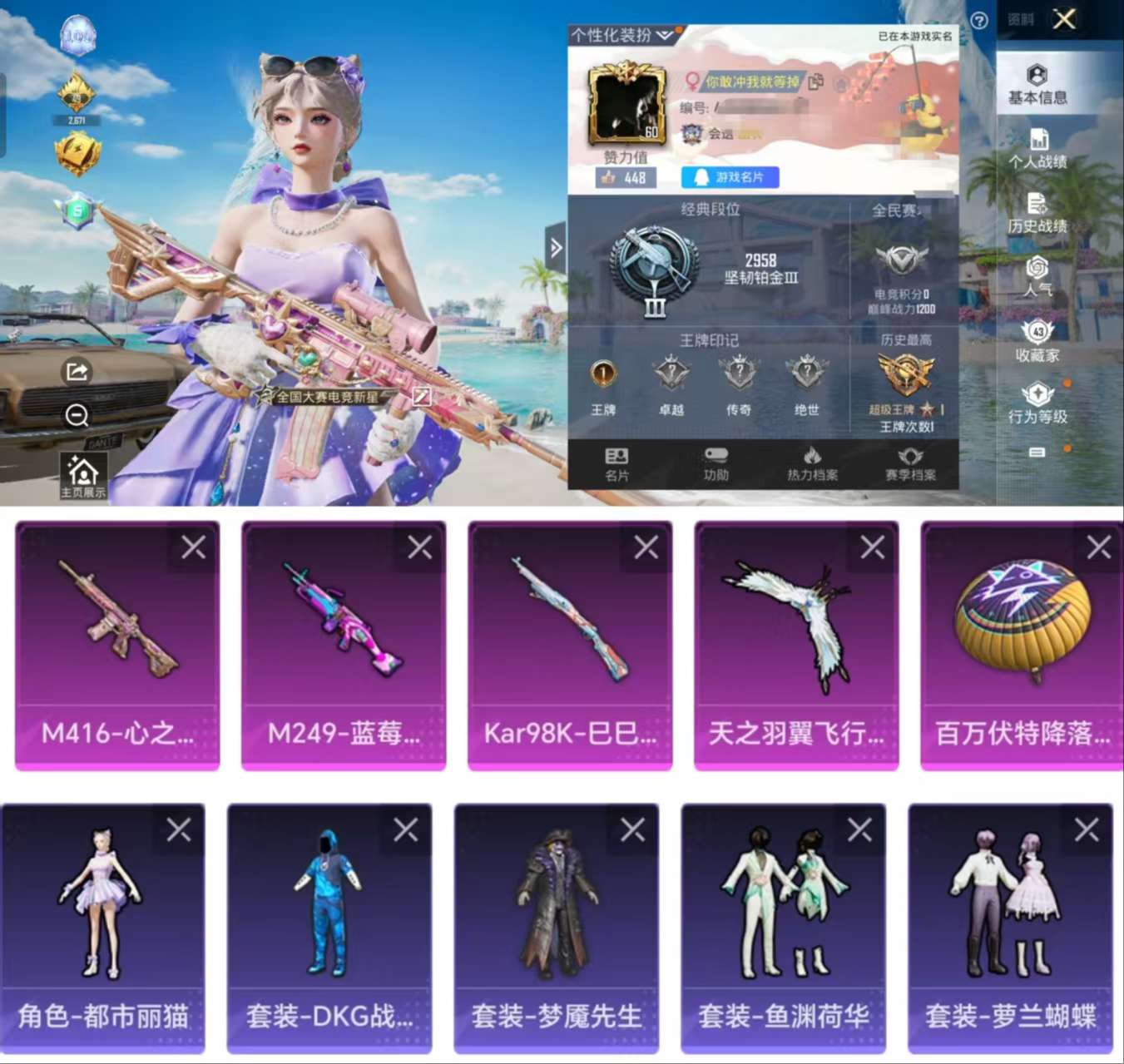Open 主页展示 homepage display settings
This screenshot has width=1124, height=1064.
click(84, 471)
